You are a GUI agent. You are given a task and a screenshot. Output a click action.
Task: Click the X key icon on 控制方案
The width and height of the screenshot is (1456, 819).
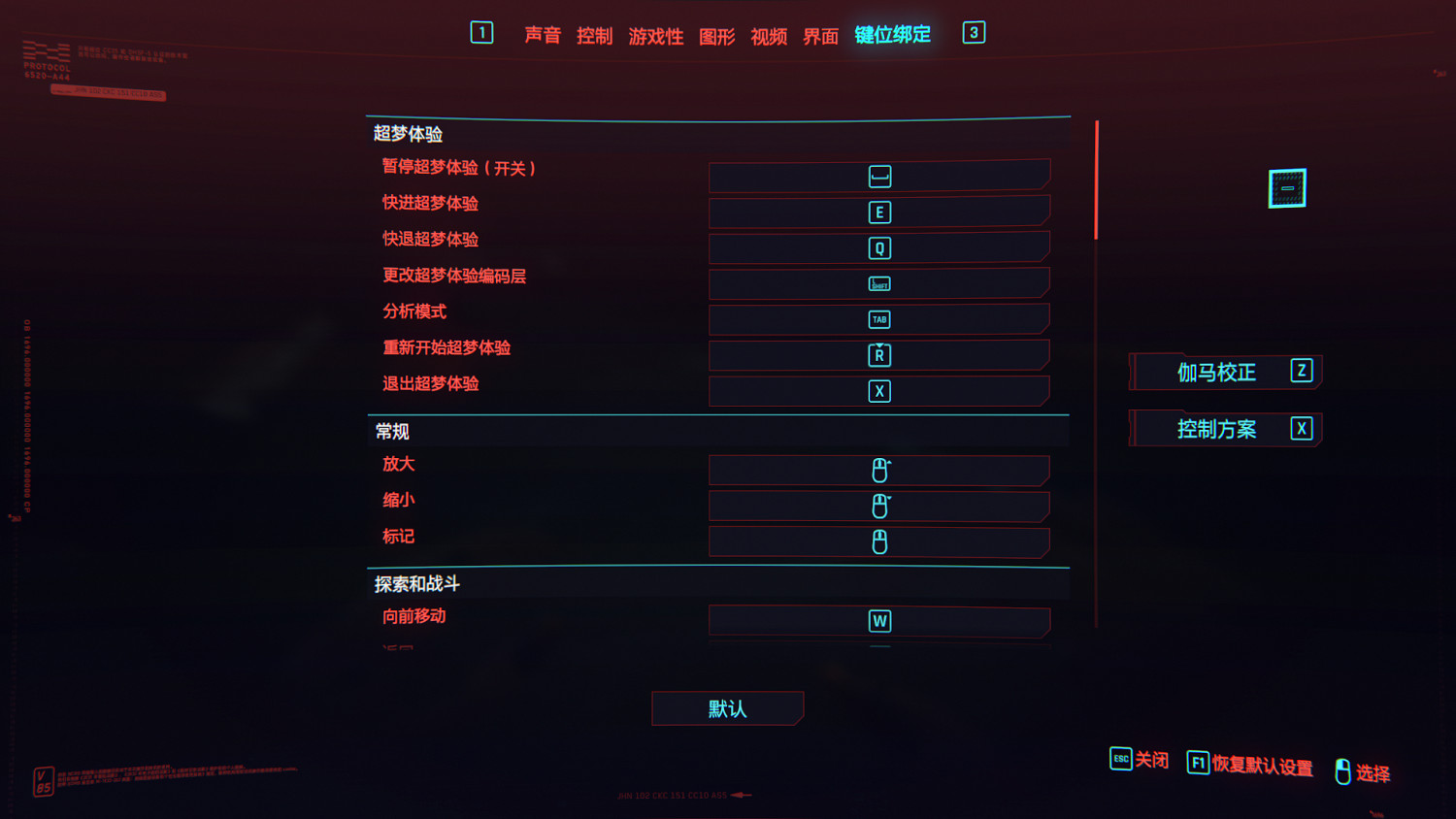click(x=1301, y=428)
